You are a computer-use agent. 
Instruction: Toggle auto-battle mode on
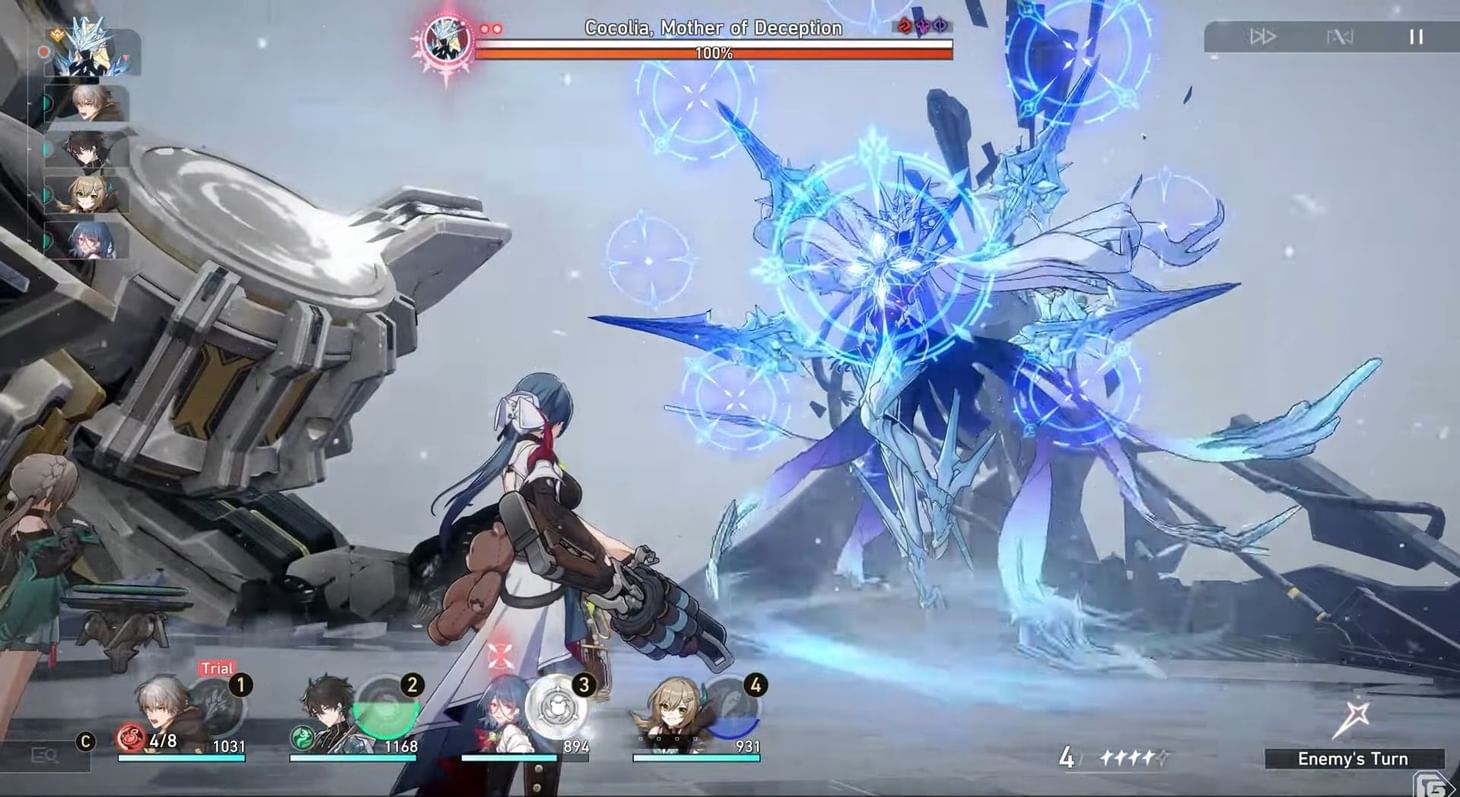[1340, 37]
